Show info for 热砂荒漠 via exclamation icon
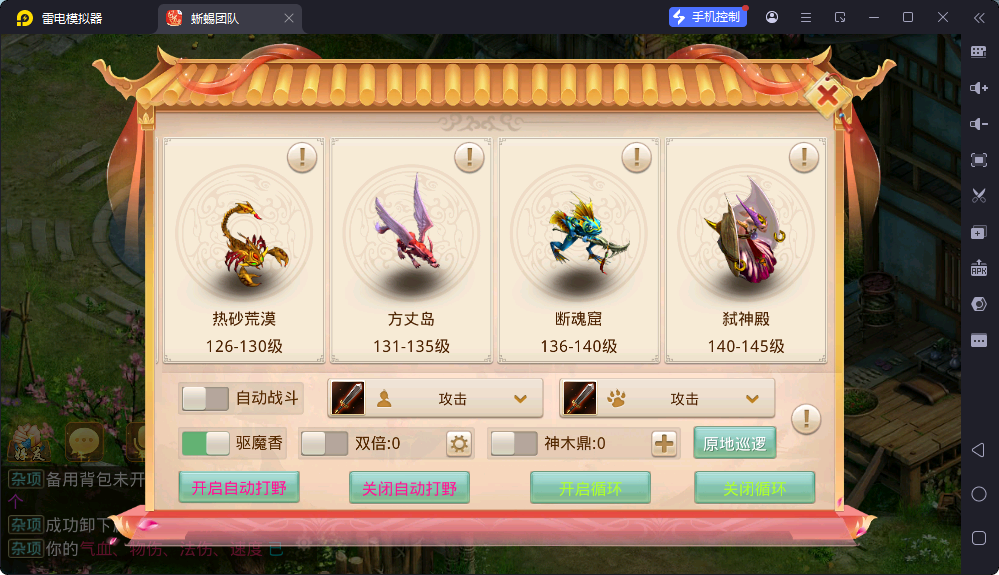The height and width of the screenshot is (575, 999). (302, 157)
